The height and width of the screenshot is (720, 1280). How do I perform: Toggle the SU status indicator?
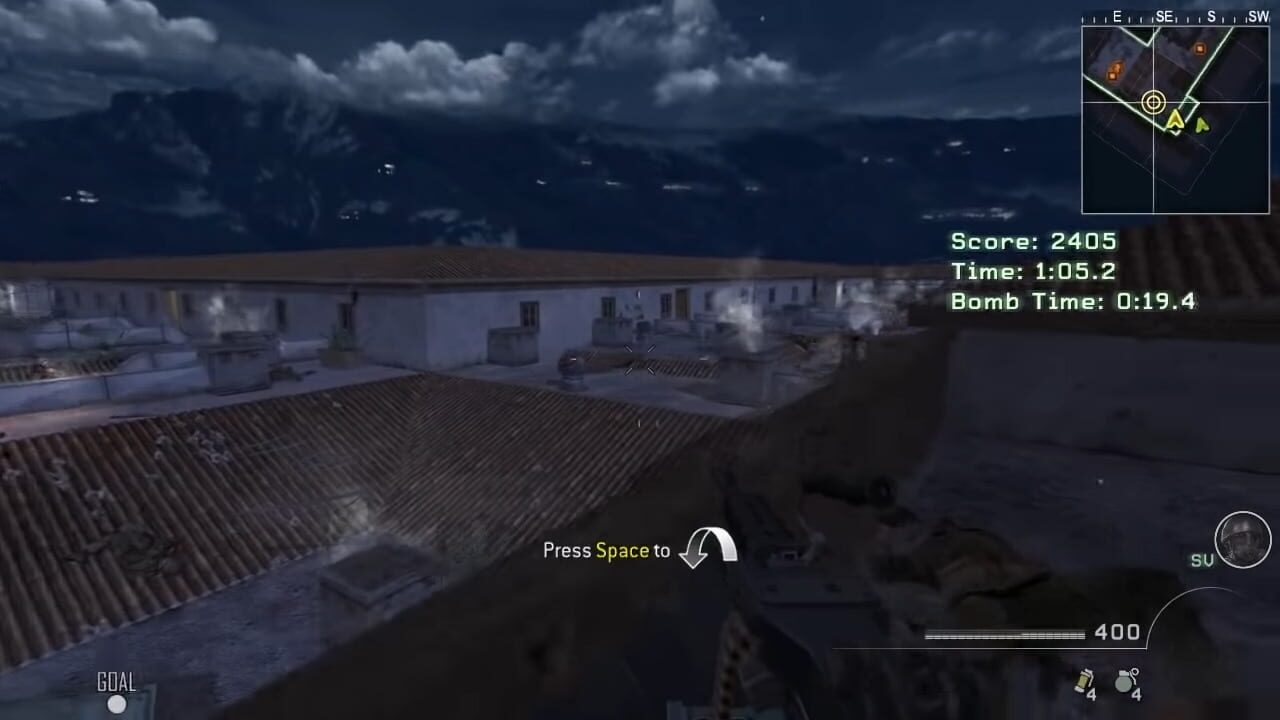1204,560
